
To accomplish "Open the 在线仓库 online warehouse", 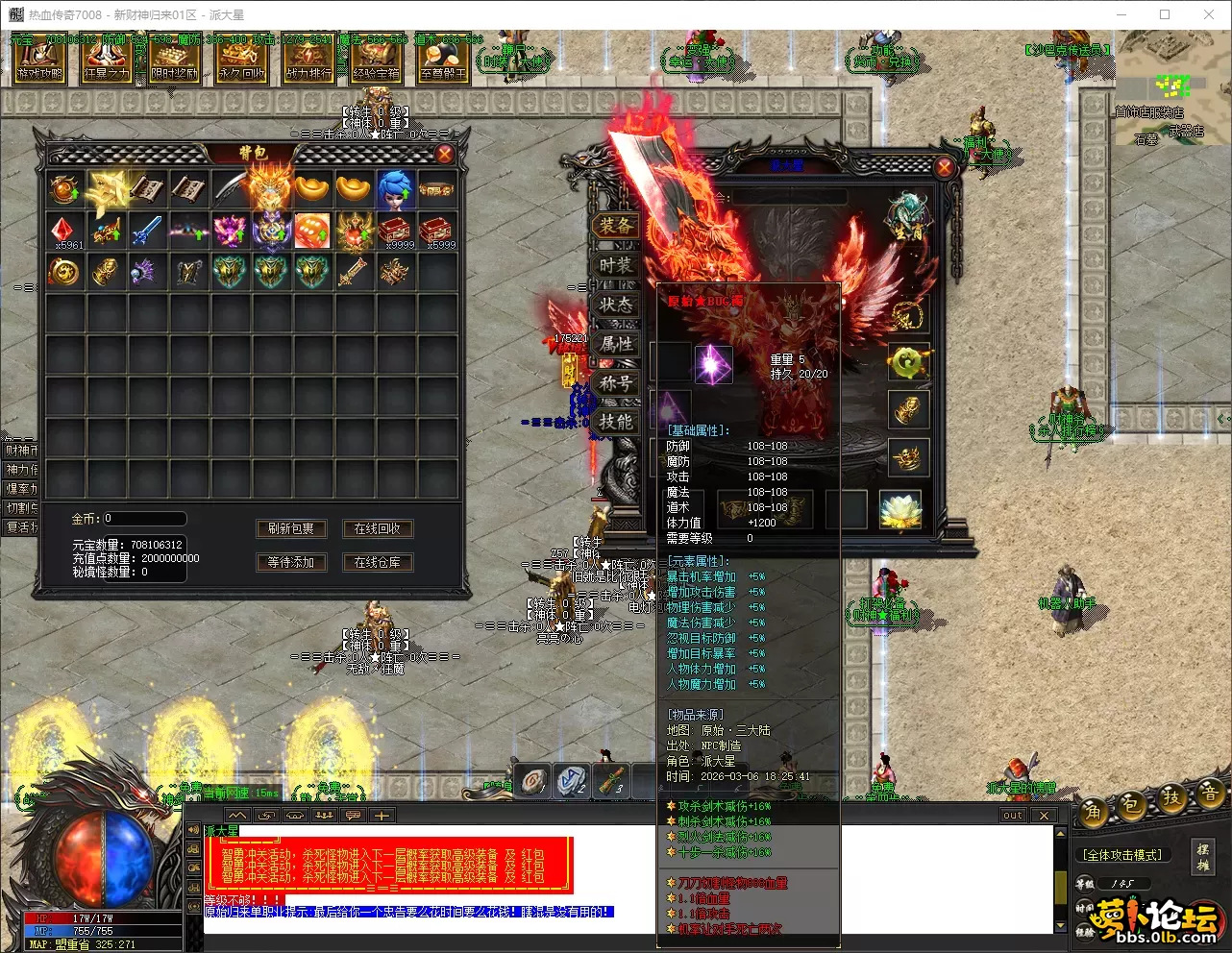I will [378, 562].
